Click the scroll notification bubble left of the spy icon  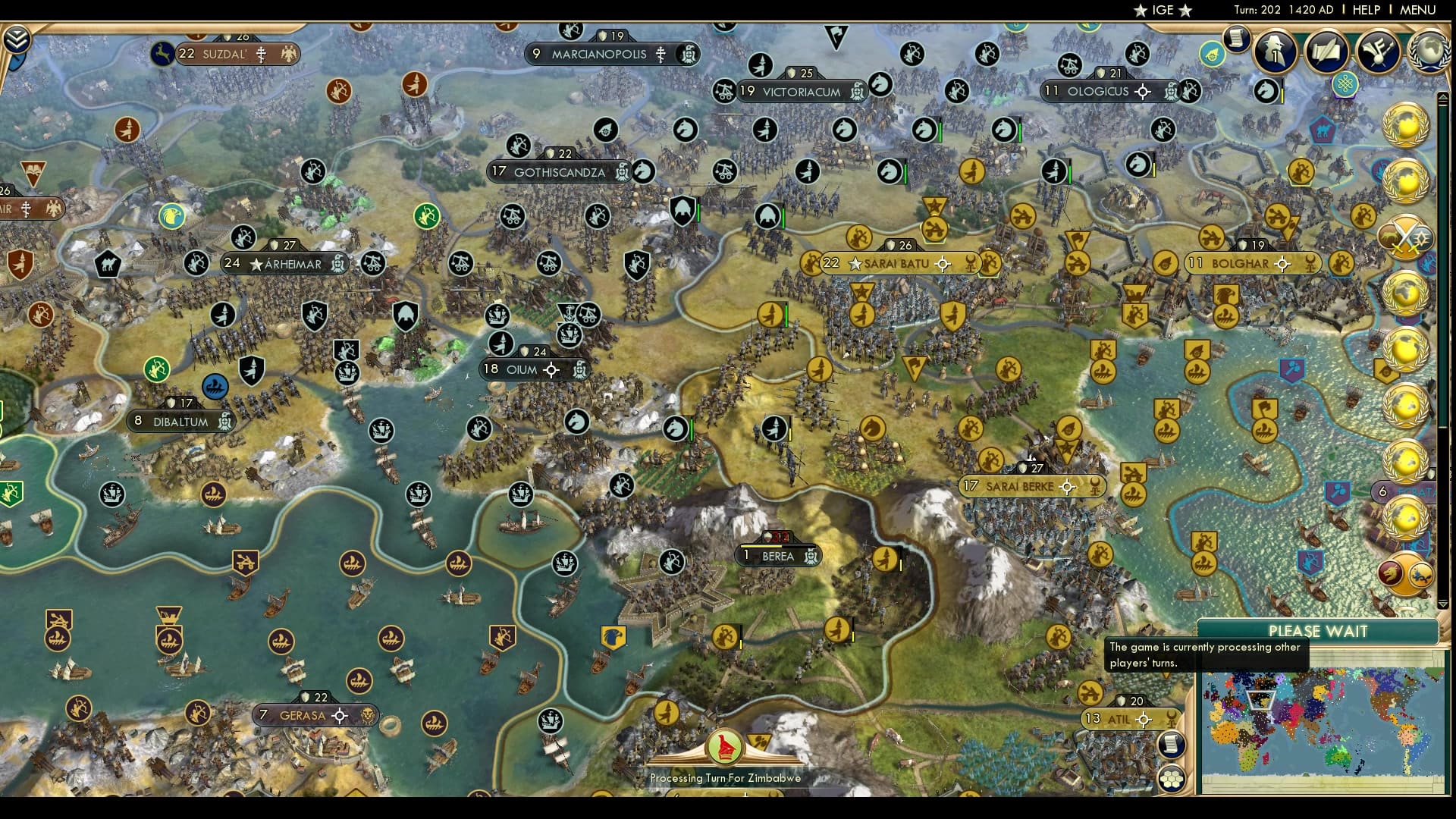[x=1235, y=39]
